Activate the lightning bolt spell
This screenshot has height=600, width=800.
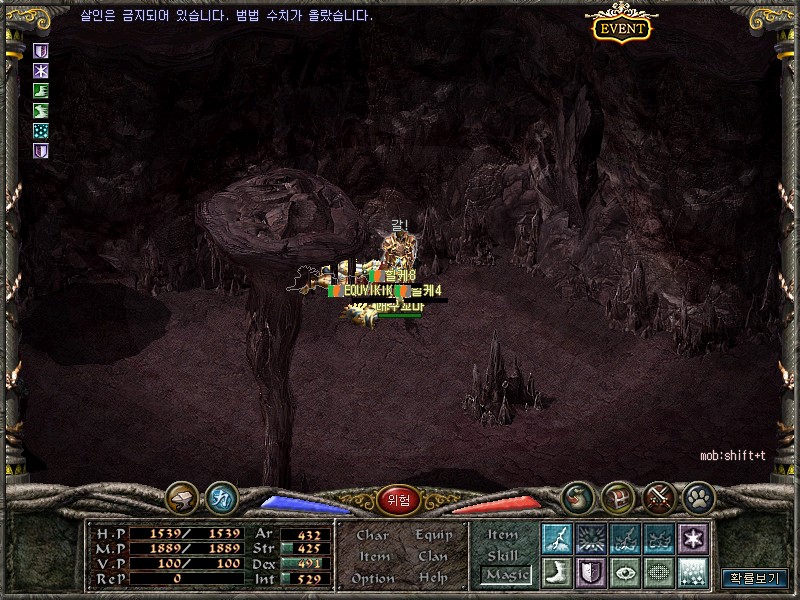(x=556, y=539)
